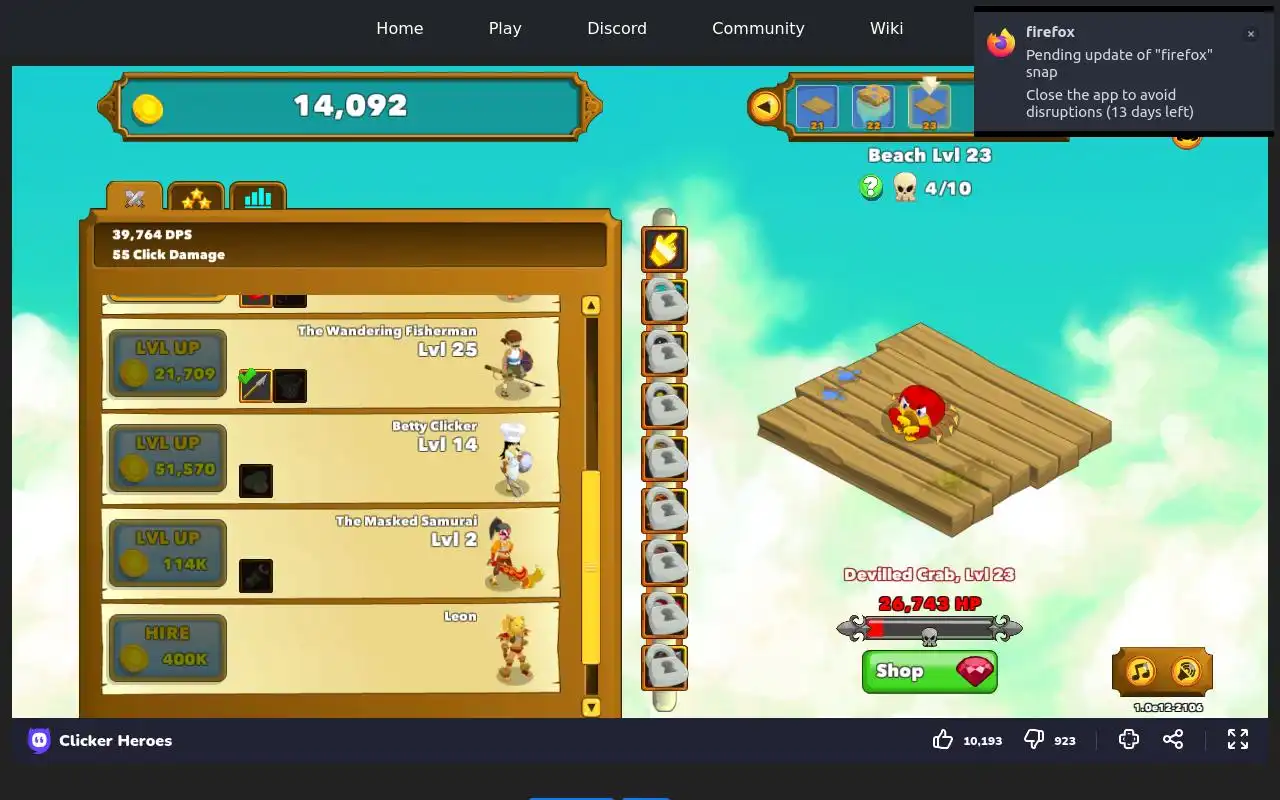The height and width of the screenshot is (800, 1280).
Task: Toggle the sound effects mute button
Action: coord(1186,671)
